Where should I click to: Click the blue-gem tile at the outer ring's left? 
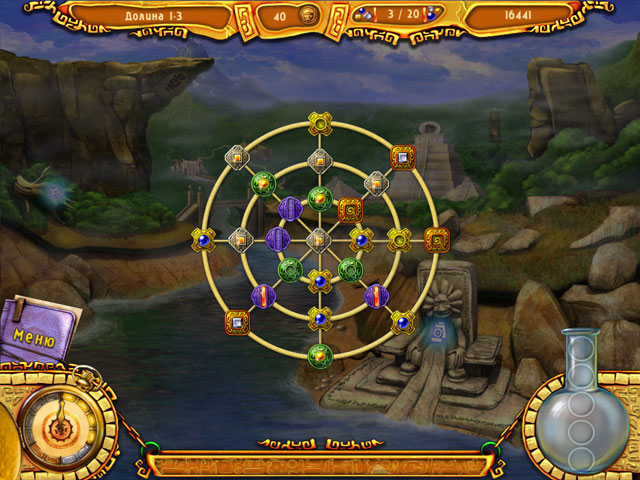pos(203,239)
